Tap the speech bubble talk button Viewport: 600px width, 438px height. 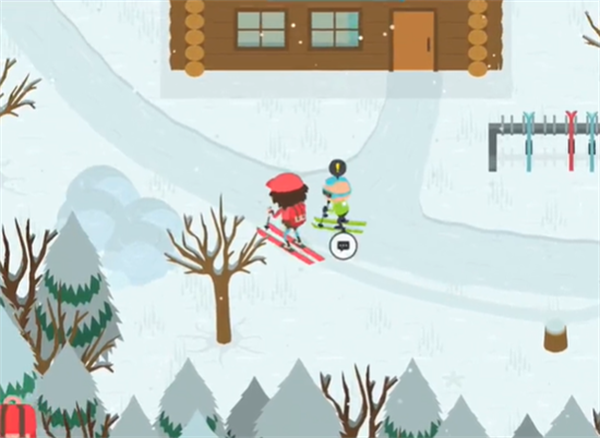pos(343,245)
